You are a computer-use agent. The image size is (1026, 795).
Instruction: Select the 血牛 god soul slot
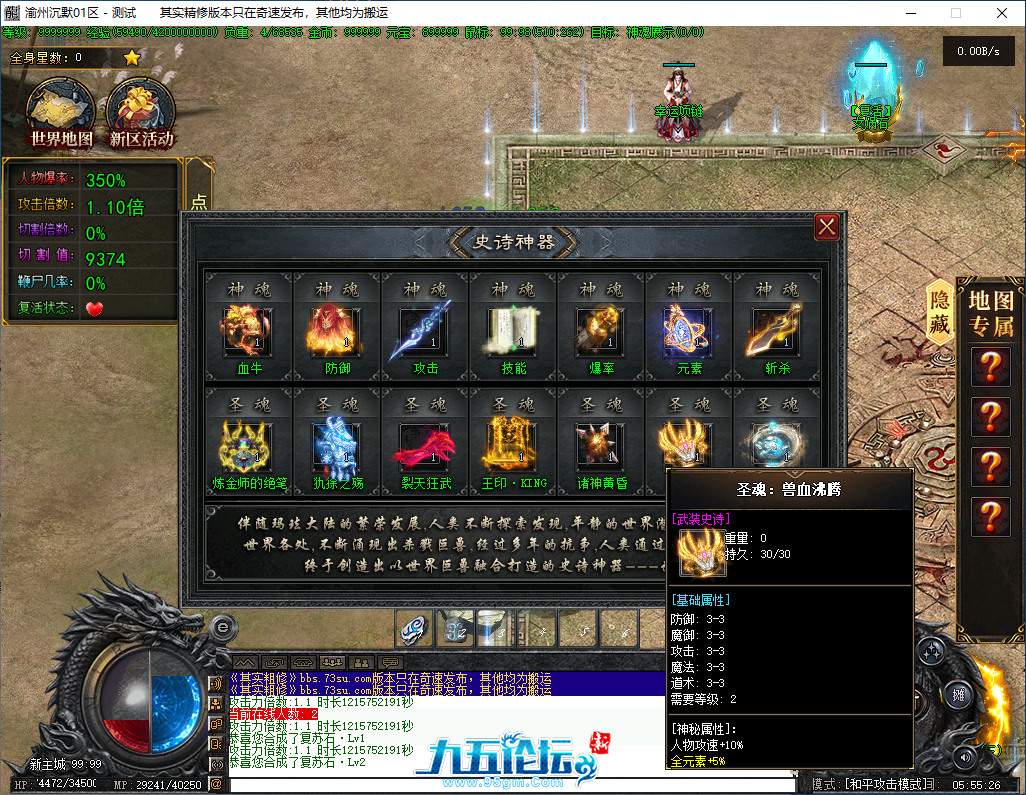click(x=247, y=333)
